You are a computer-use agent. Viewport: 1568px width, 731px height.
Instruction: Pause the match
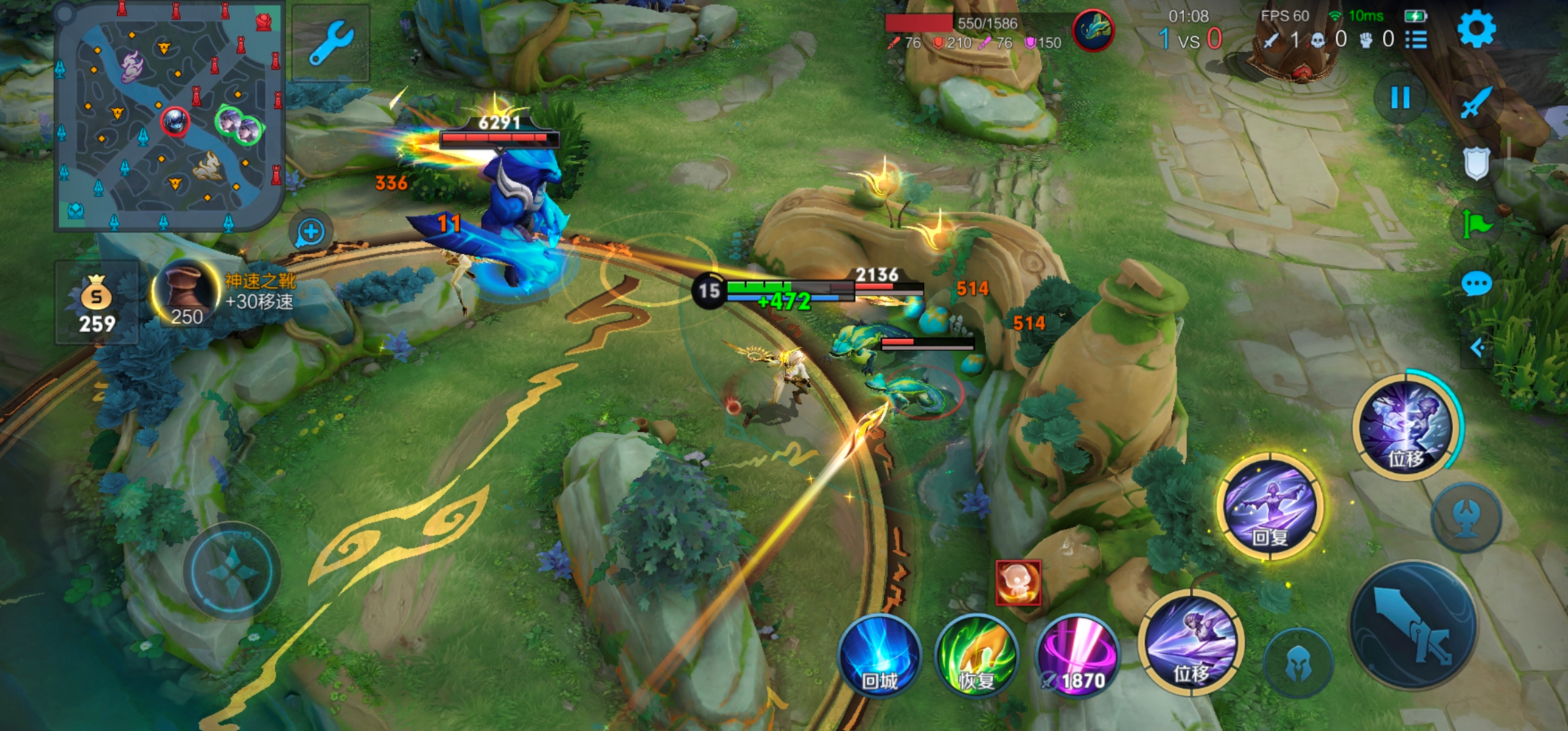pos(1399,98)
